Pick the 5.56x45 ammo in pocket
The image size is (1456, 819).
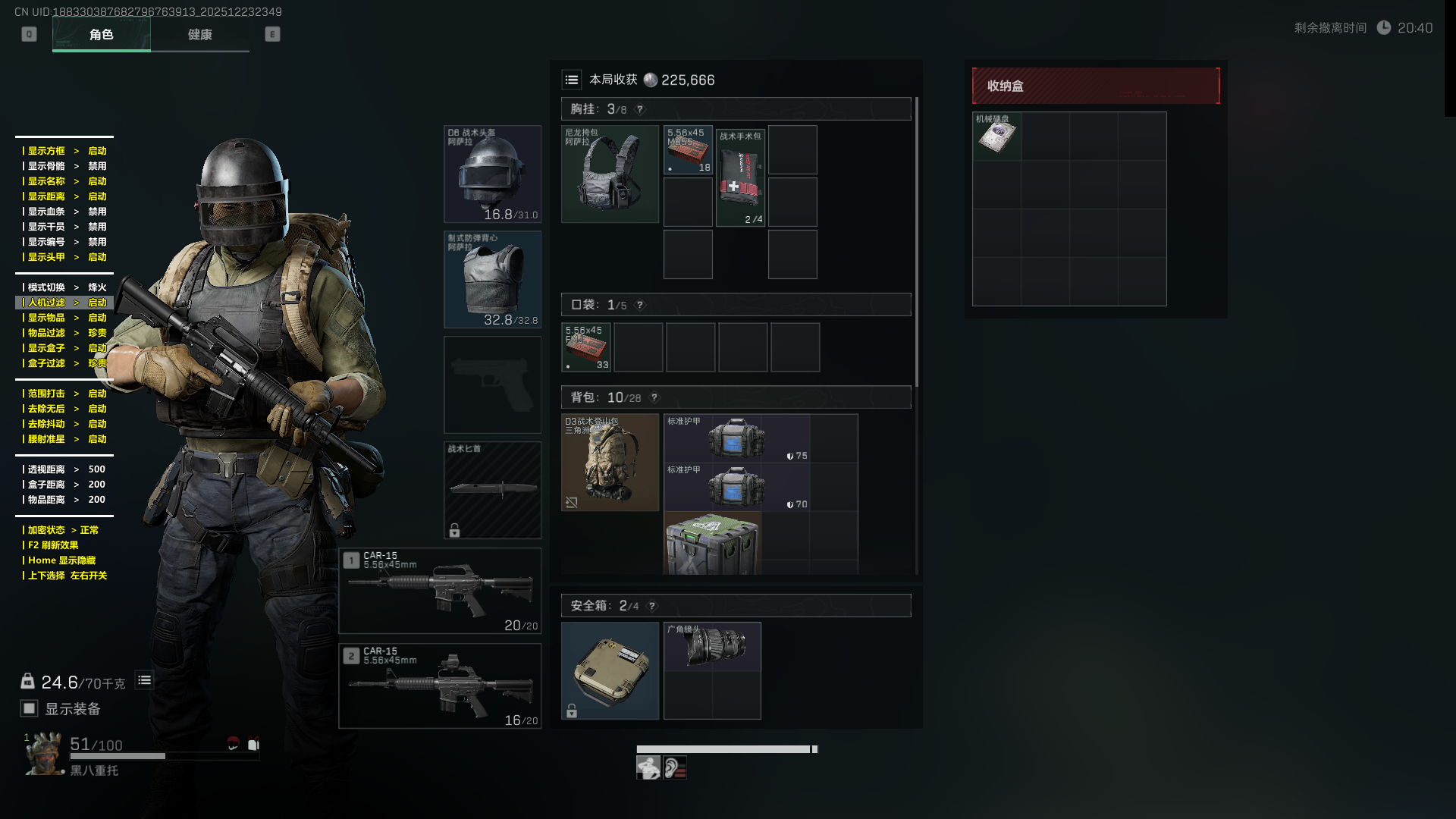pos(586,347)
